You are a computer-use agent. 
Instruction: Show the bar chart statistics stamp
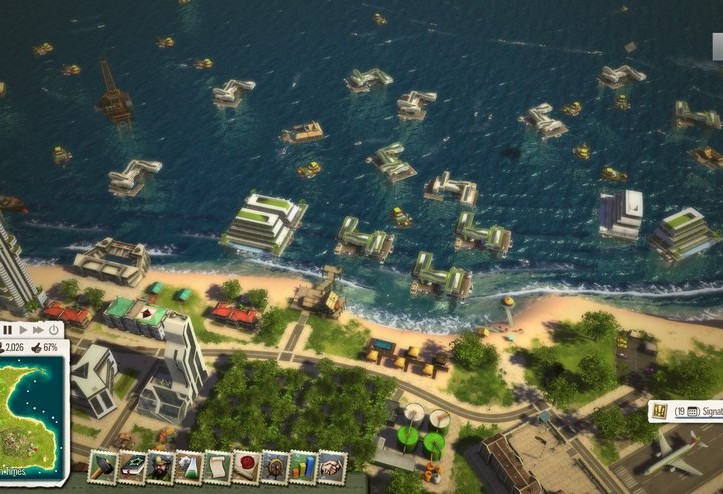pyautogui.click(x=302, y=467)
